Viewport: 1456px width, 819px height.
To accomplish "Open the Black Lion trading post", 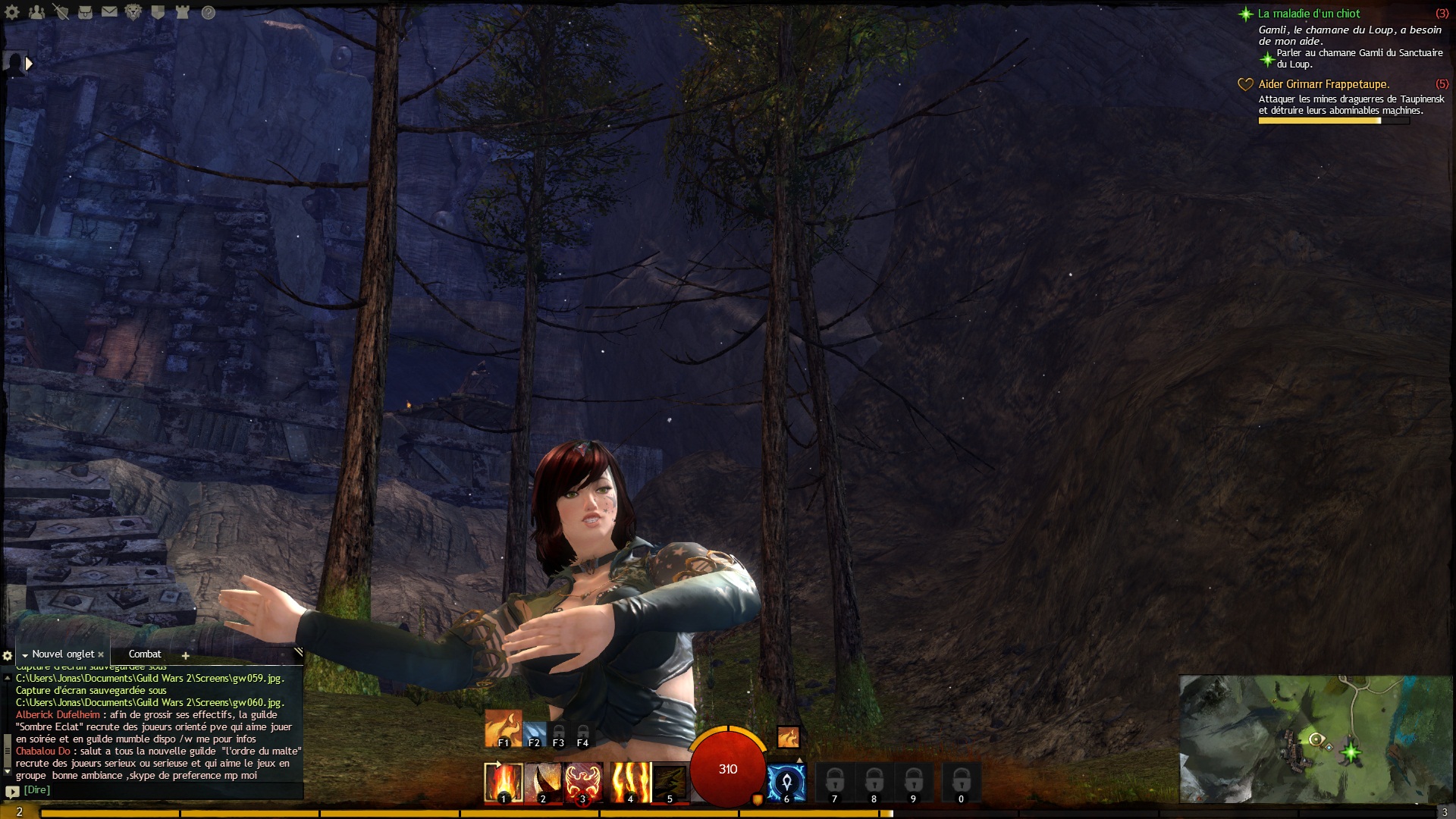I will coord(133,12).
